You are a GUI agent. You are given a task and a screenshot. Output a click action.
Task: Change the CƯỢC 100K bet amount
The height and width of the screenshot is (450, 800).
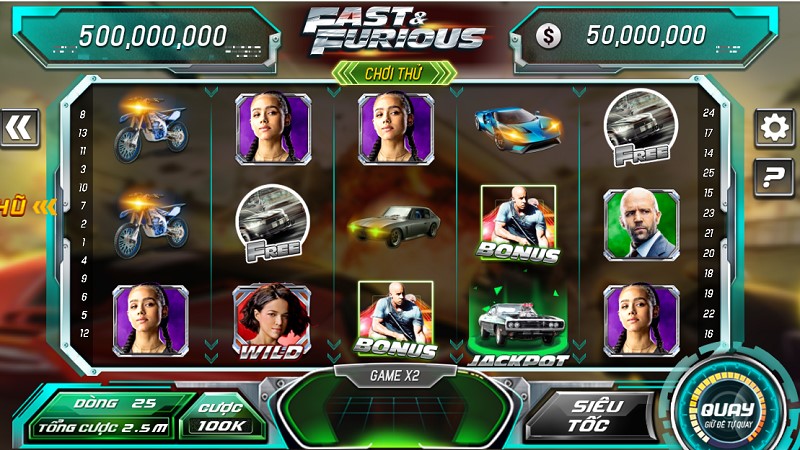coord(221,417)
